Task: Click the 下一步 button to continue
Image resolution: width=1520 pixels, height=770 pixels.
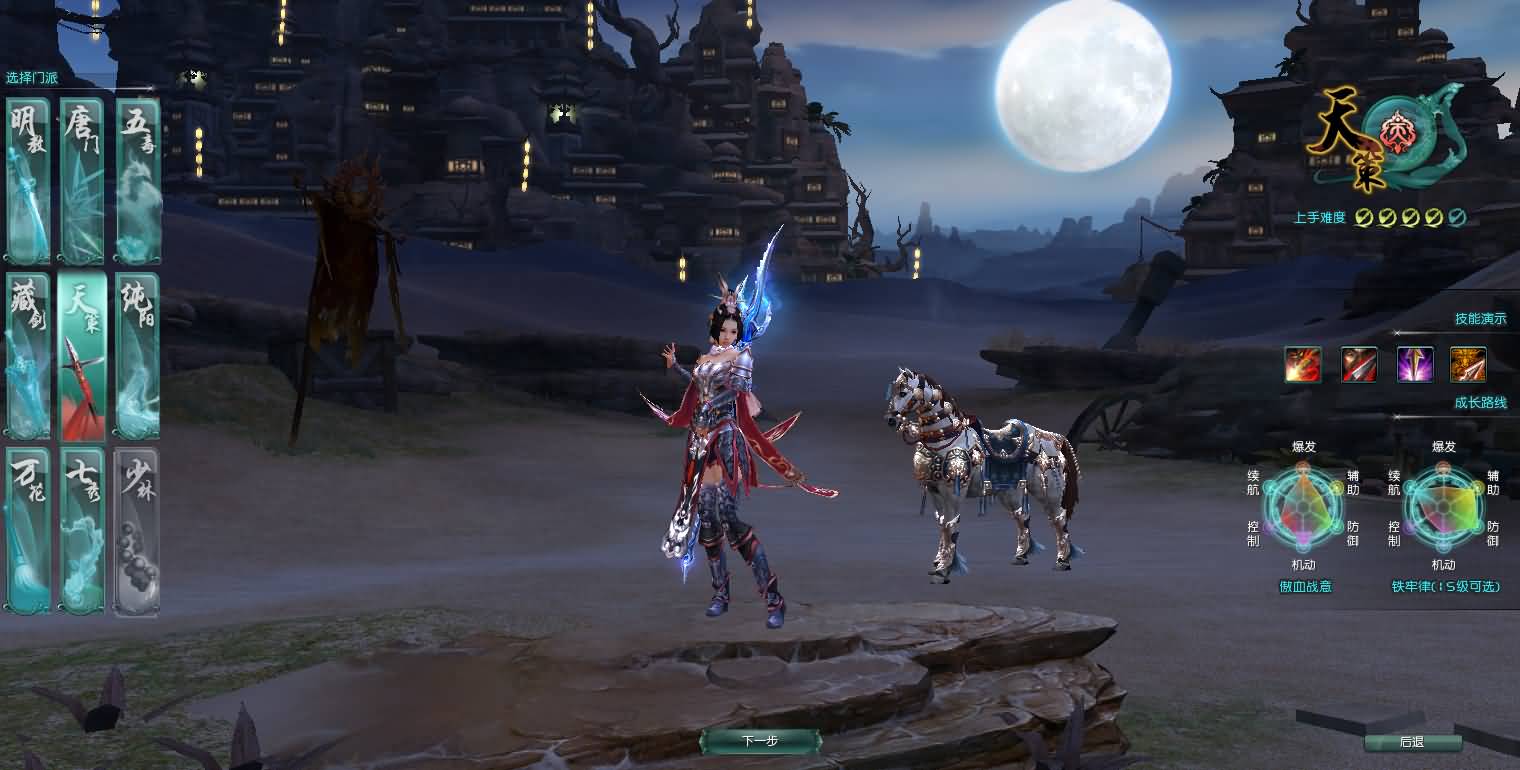Action: pyautogui.click(x=760, y=742)
